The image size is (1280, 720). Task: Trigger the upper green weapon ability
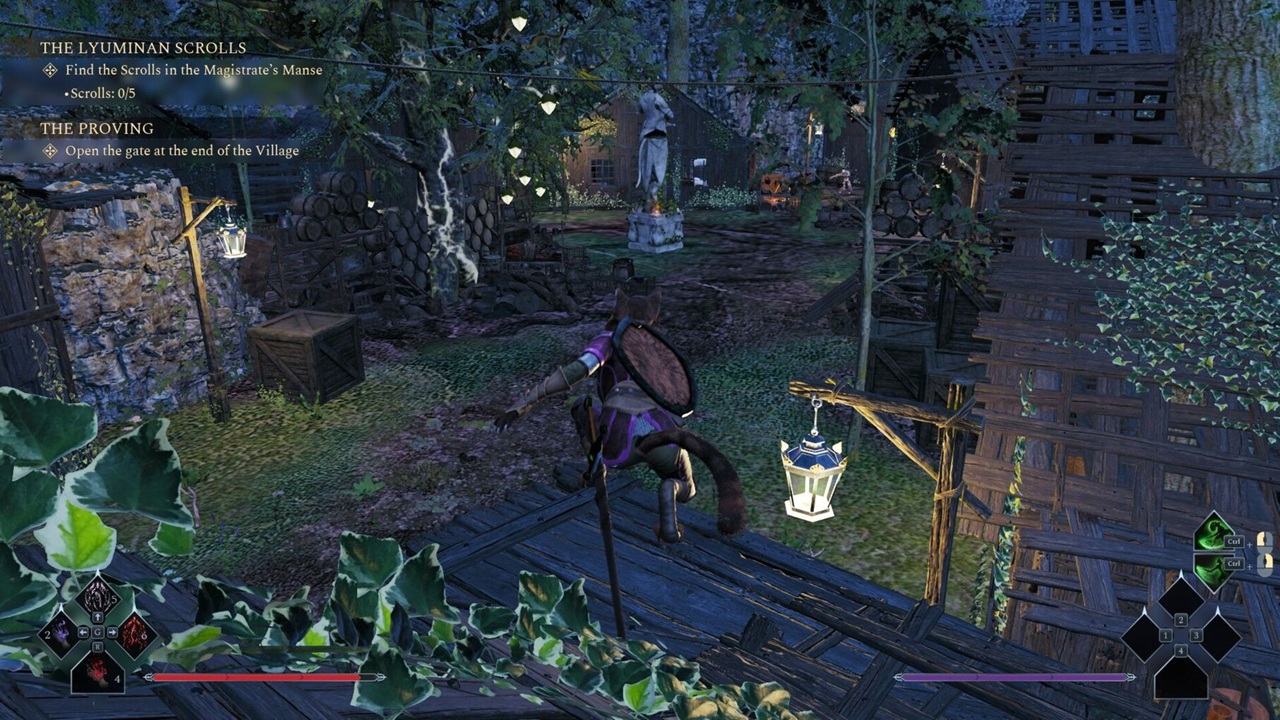coord(1214,536)
